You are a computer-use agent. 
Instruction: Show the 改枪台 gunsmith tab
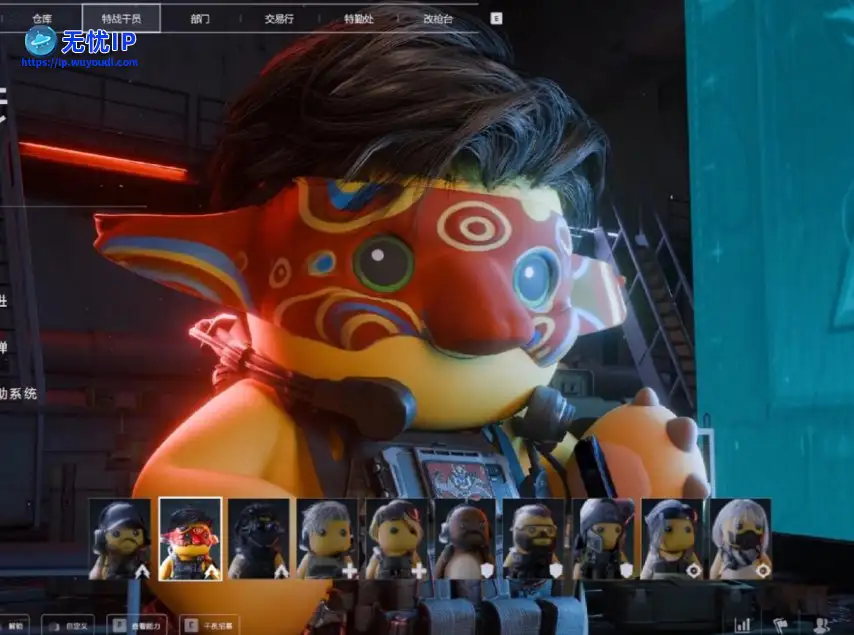[437, 18]
